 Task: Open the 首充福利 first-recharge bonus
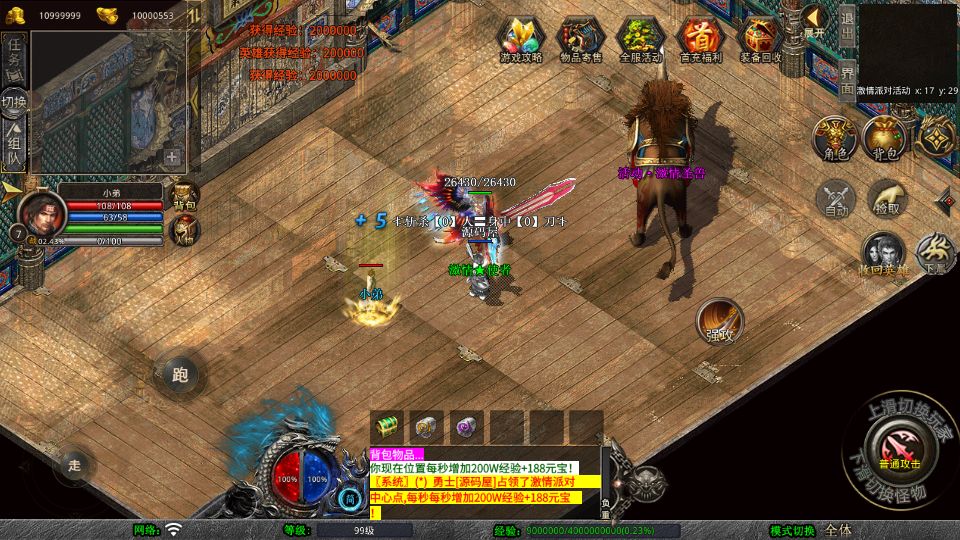click(x=700, y=39)
